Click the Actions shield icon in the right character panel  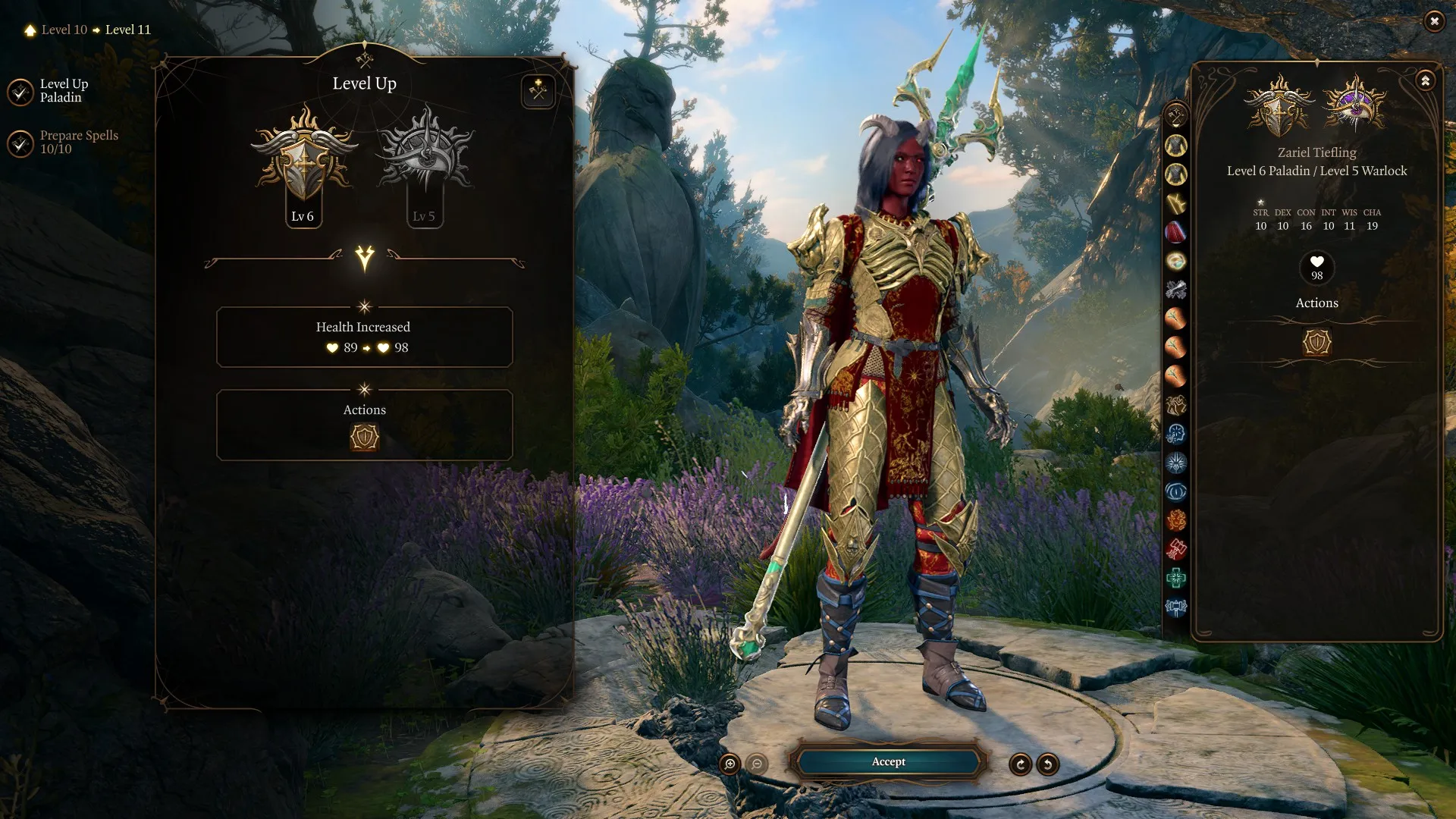(x=1316, y=342)
